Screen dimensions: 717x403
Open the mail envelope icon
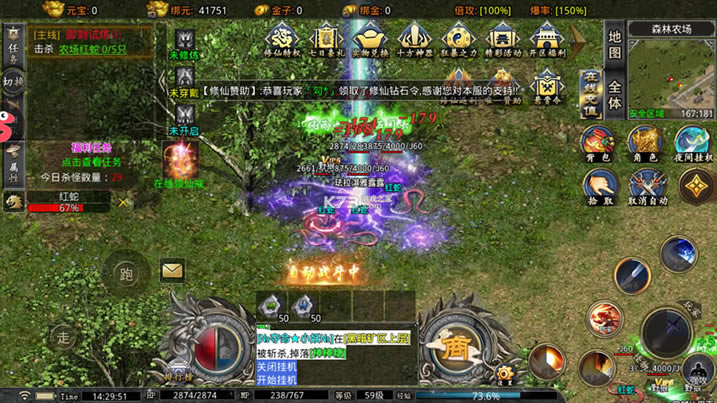pyautogui.click(x=172, y=270)
